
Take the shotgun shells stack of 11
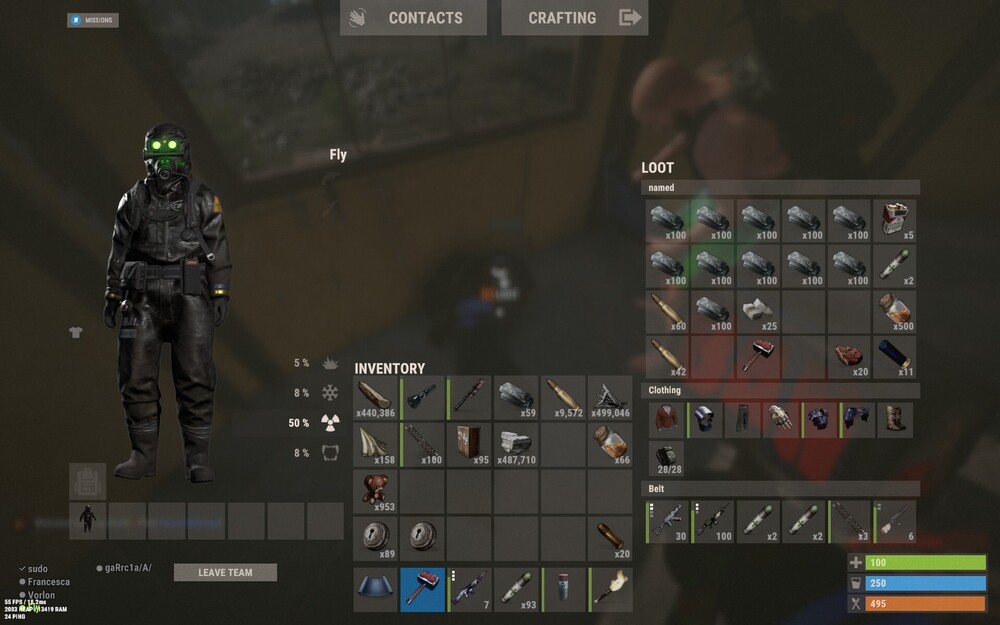[x=895, y=358]
